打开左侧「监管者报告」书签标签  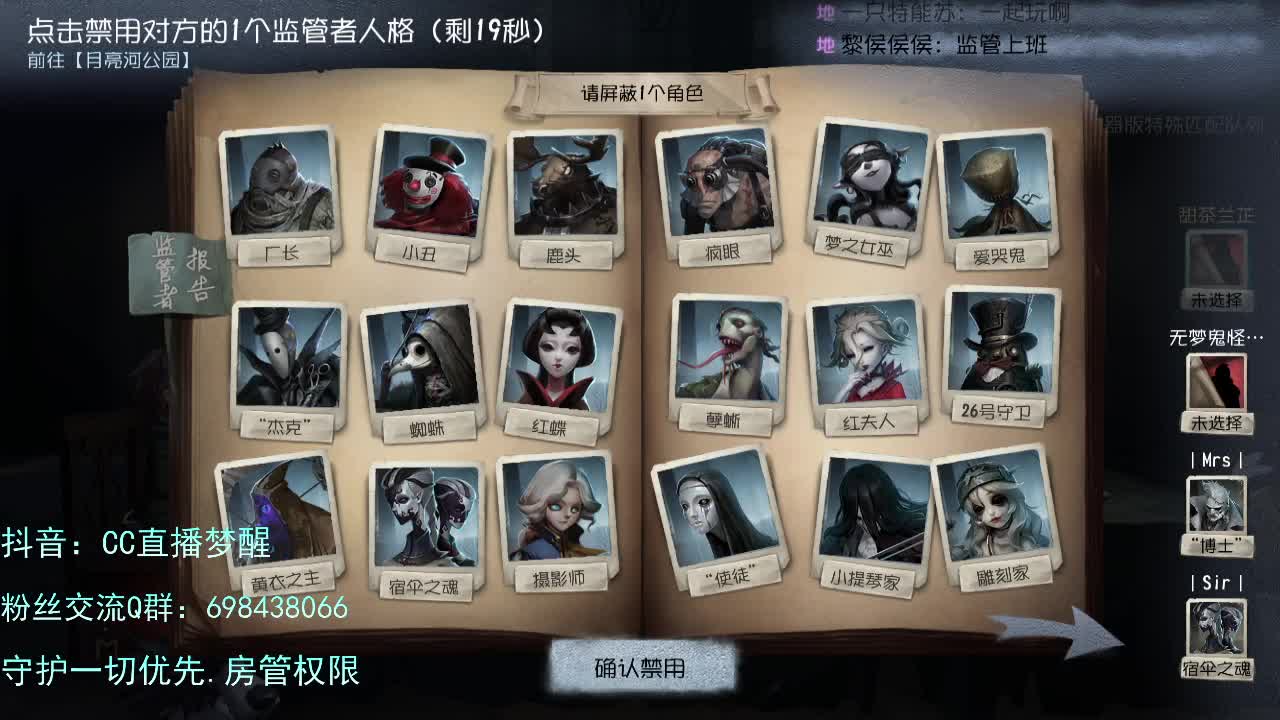(x=175, y=270)
